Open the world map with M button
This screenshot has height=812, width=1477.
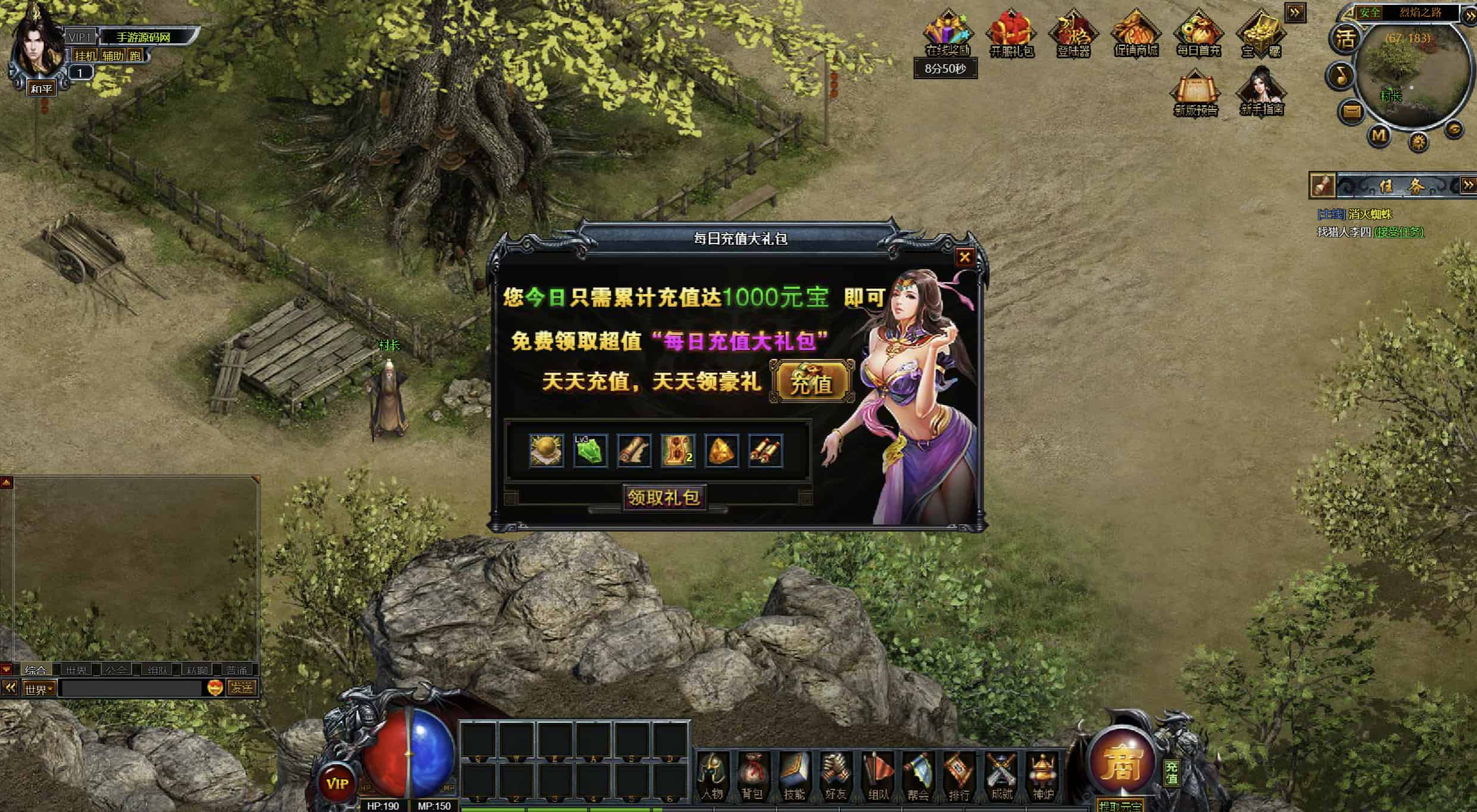point(1379,136)
